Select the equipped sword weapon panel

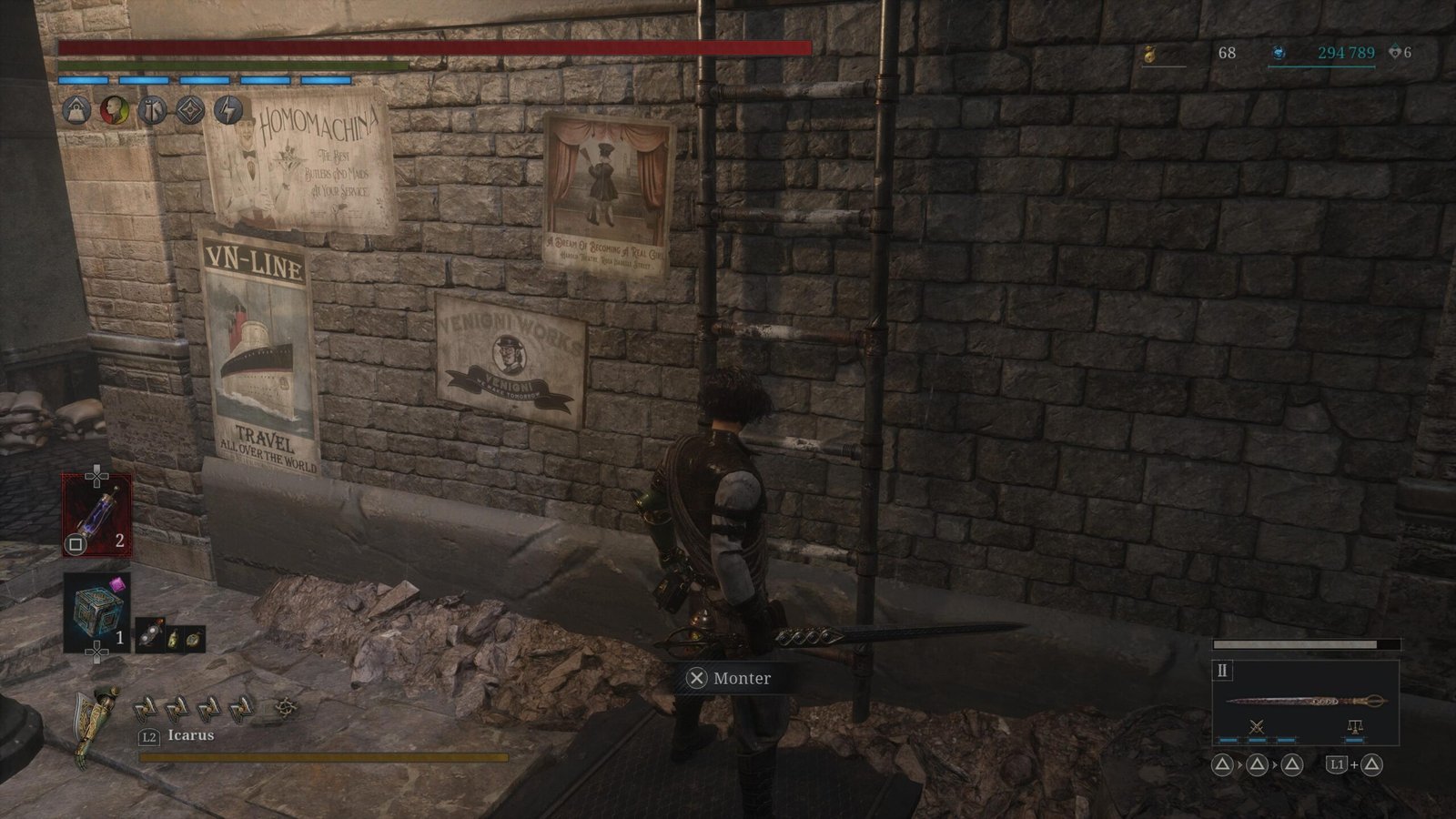[x=1305, y=701]
